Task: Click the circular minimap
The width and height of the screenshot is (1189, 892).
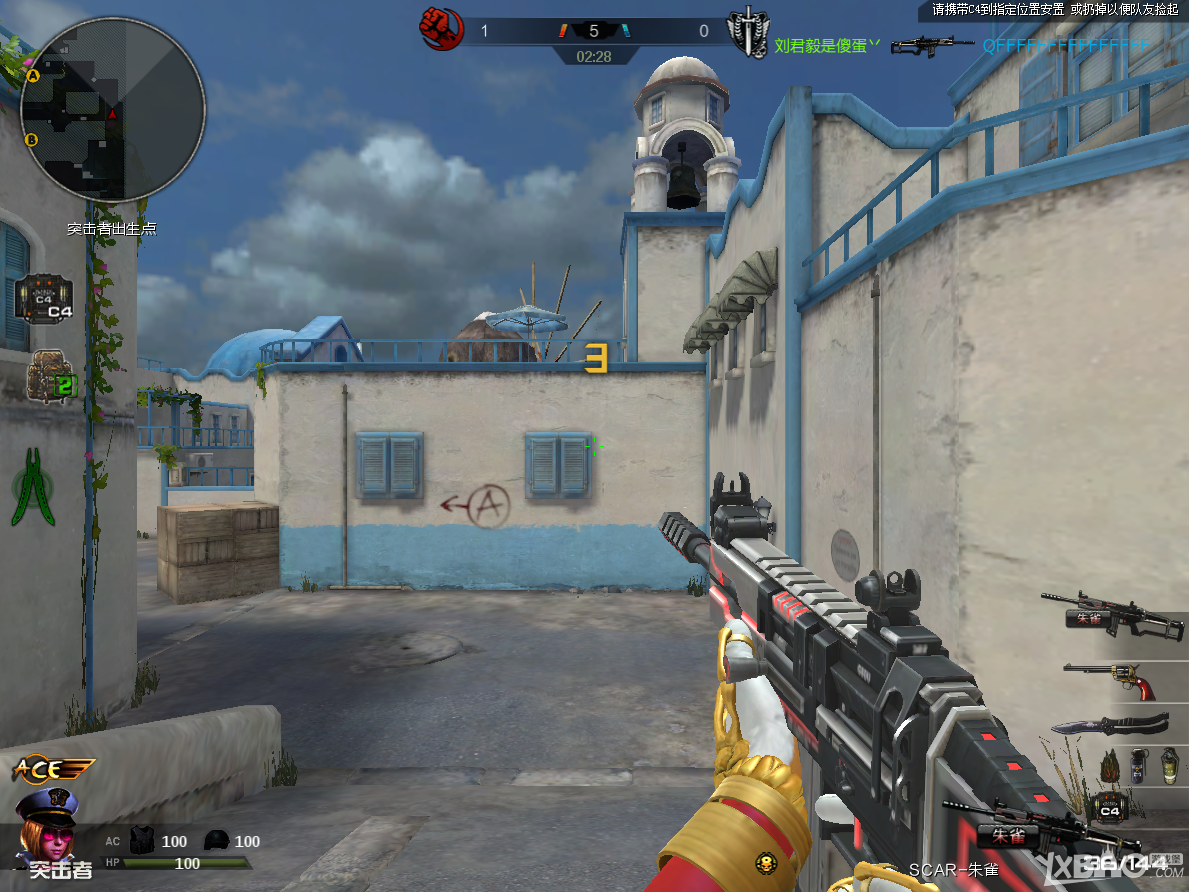Action: click(x=112, y=109)
